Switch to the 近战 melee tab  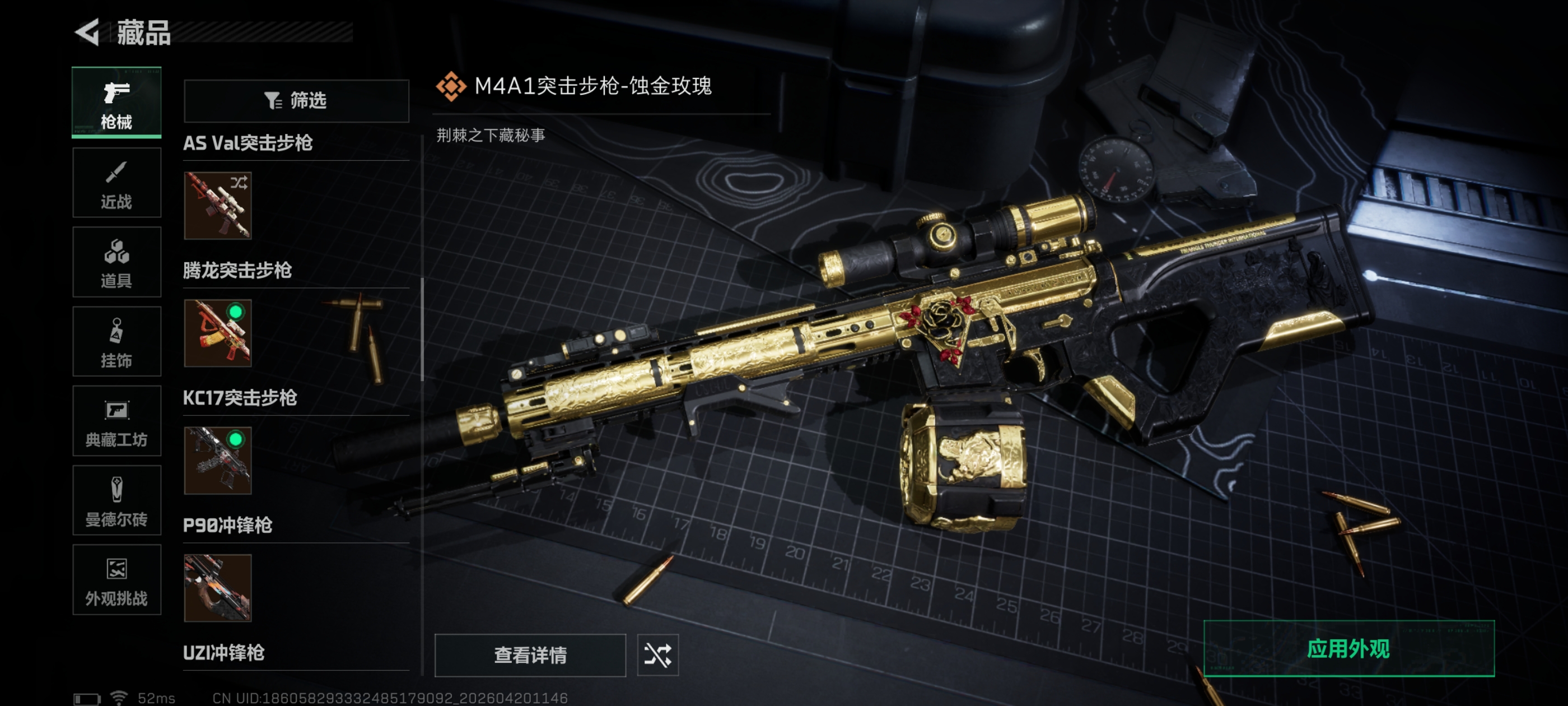[x=116, y=183]
